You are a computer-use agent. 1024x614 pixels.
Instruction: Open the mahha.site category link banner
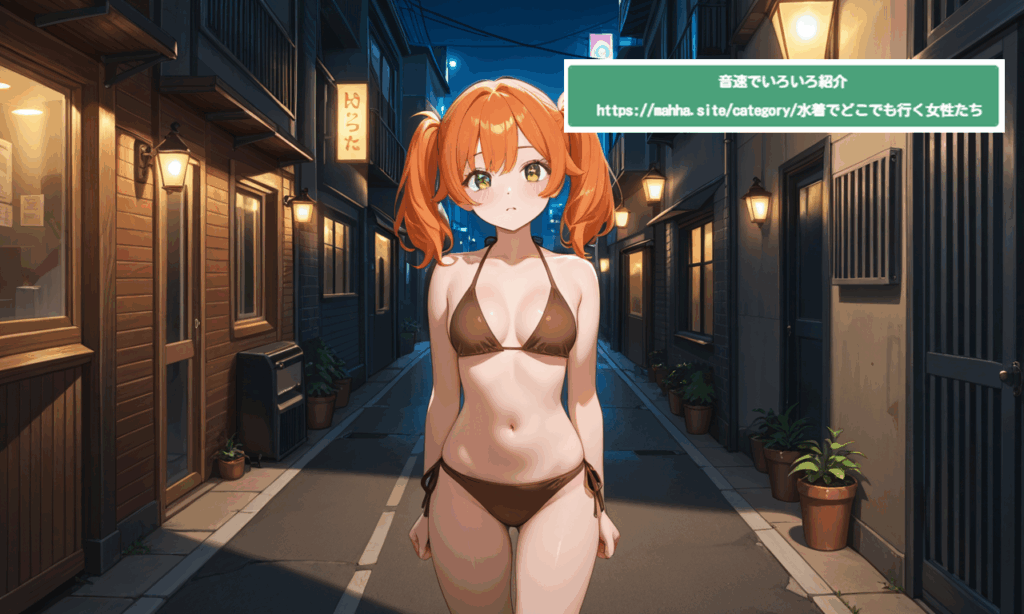783,109
